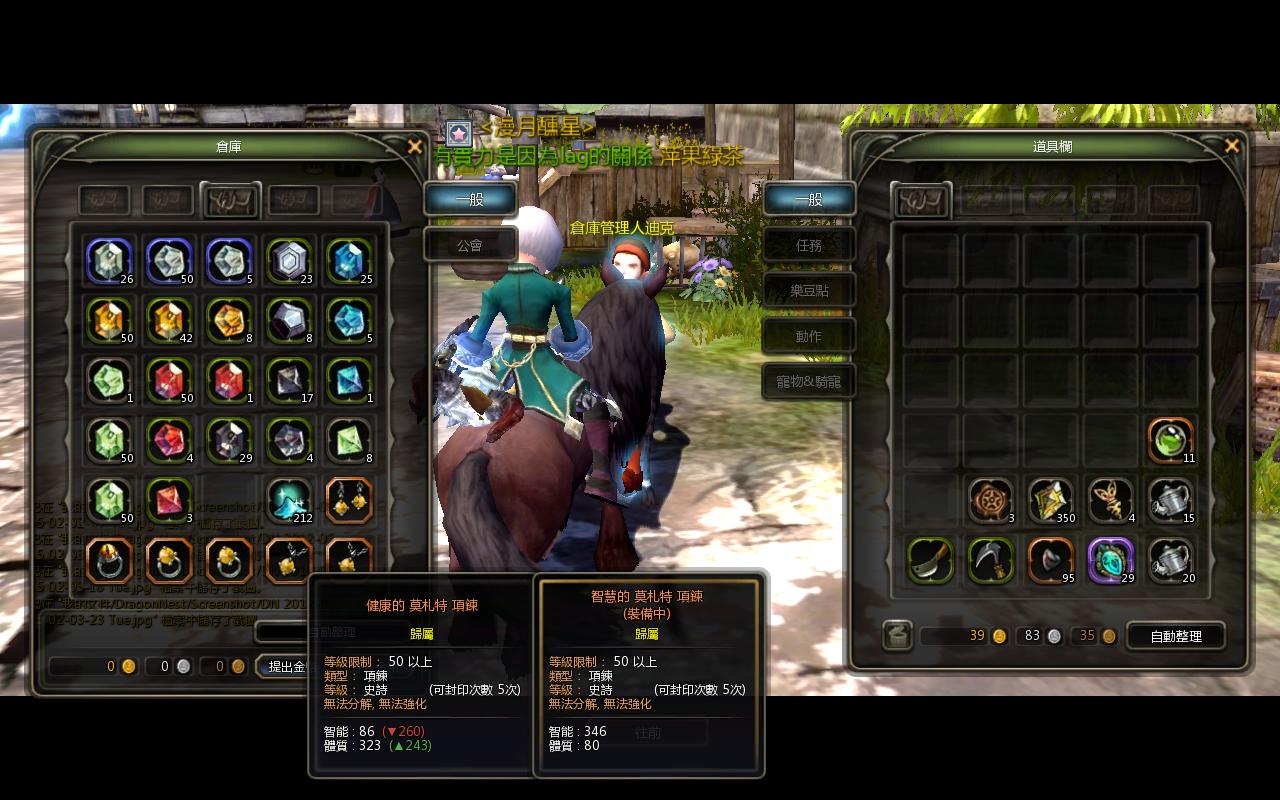
Task: Select the purple-framed teal gem stack of 29
Action: (x=1110, y=560)
